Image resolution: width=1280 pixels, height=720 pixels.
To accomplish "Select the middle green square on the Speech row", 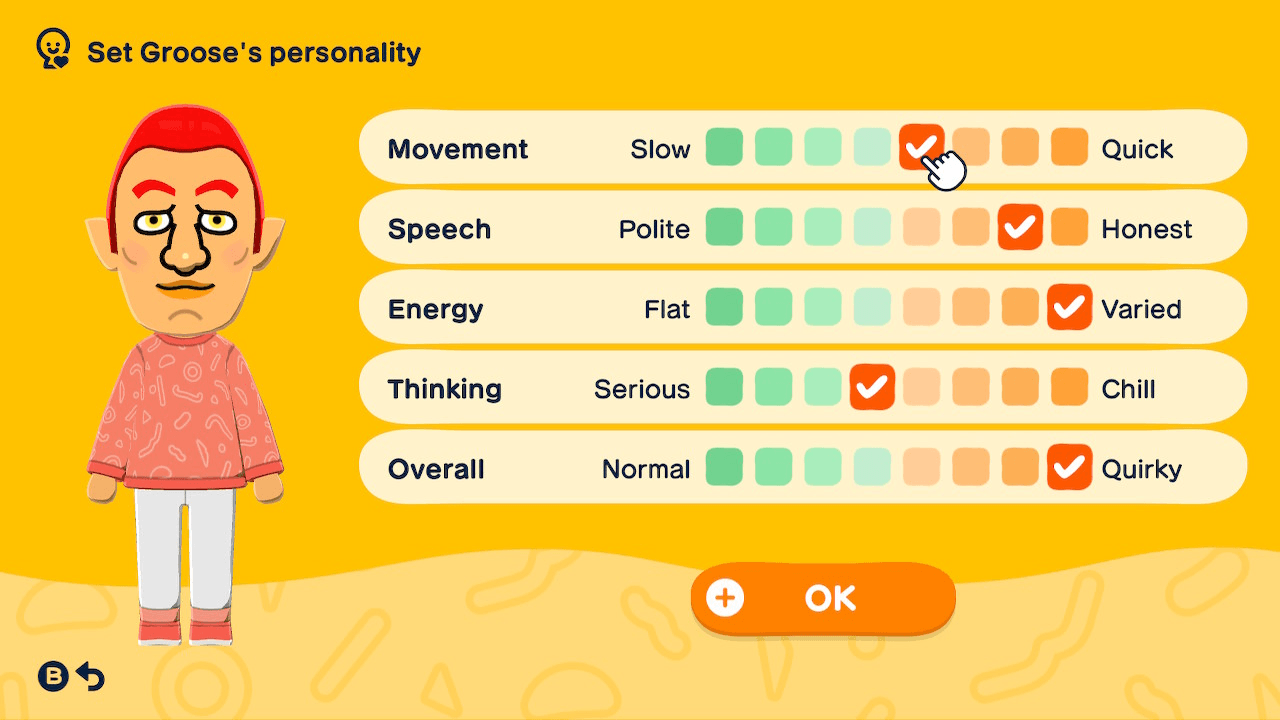I will point(822,227).
